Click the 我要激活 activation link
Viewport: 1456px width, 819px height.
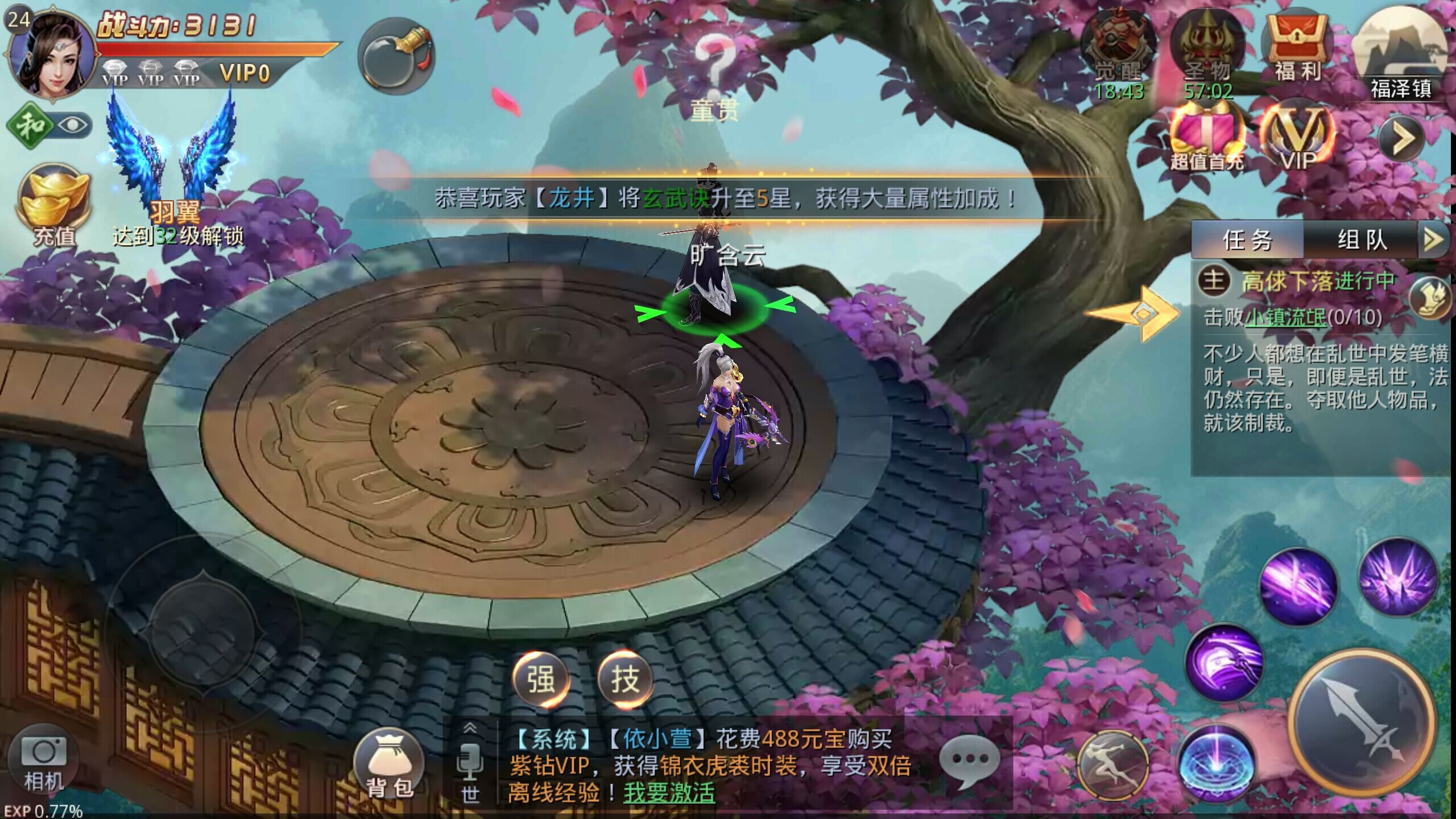(x=669, y=792)
